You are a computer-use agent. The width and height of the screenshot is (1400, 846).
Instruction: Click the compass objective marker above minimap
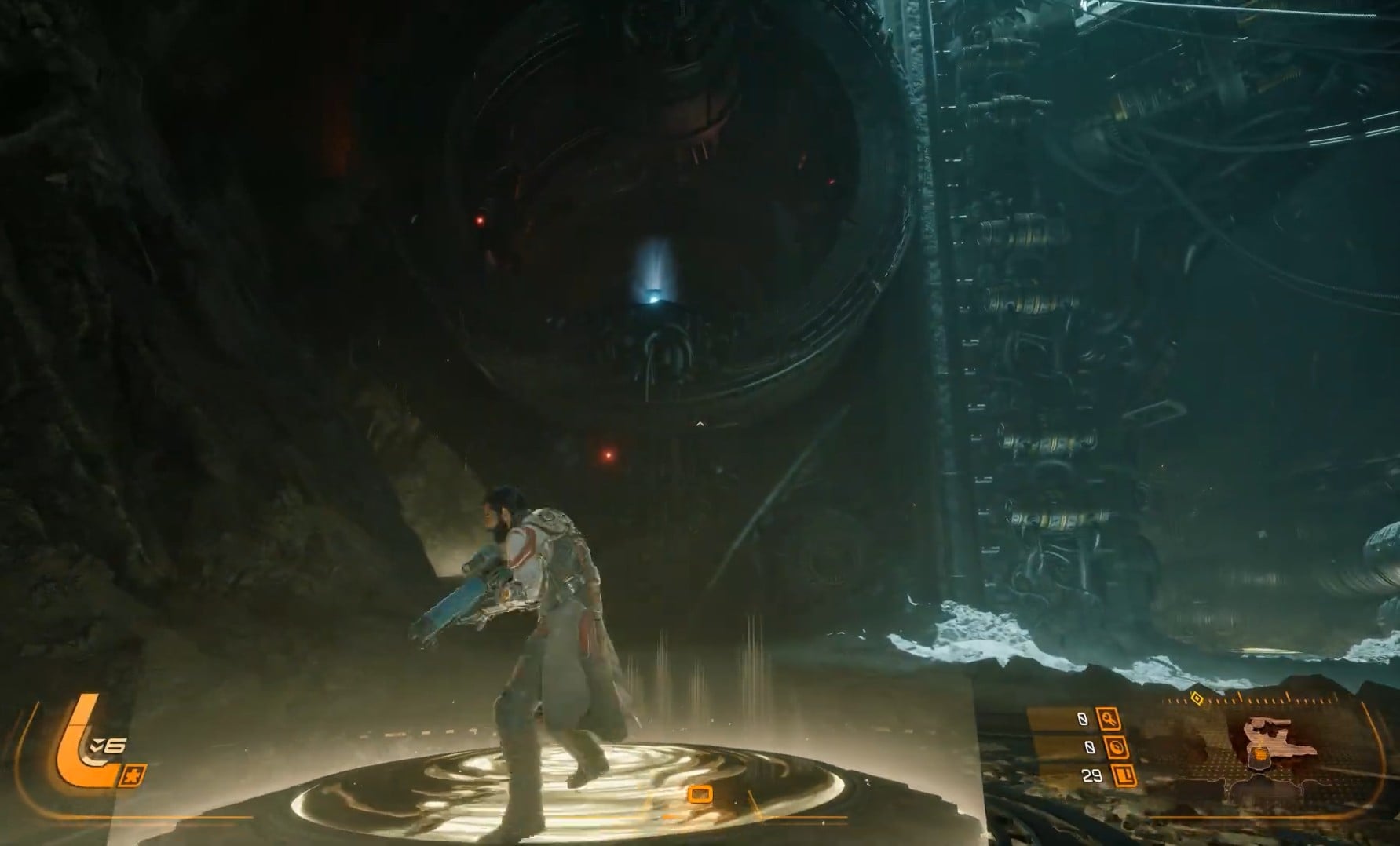coord(1197,698)
